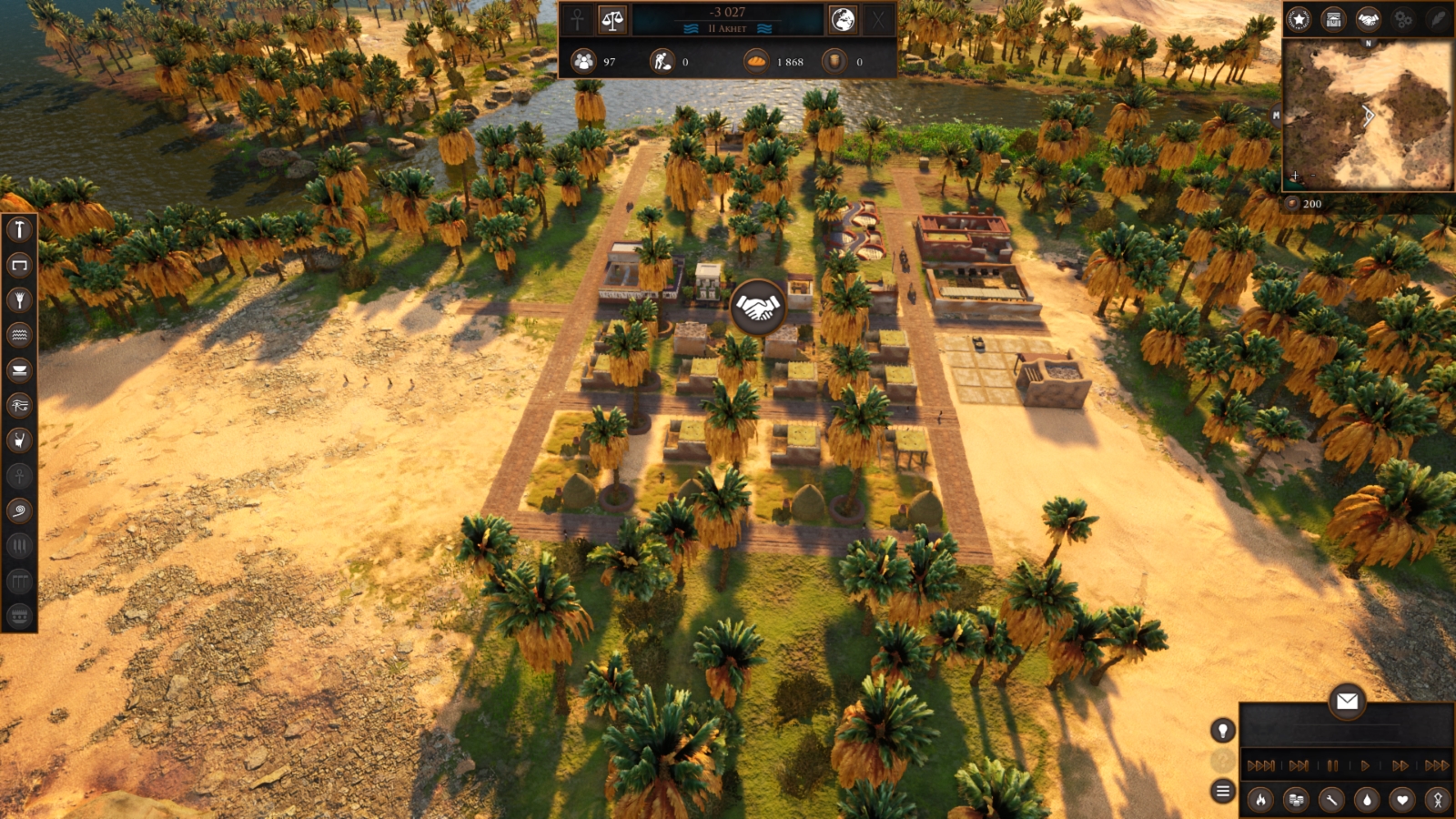
Task: Open the world globe map
Action: point(843,19)
